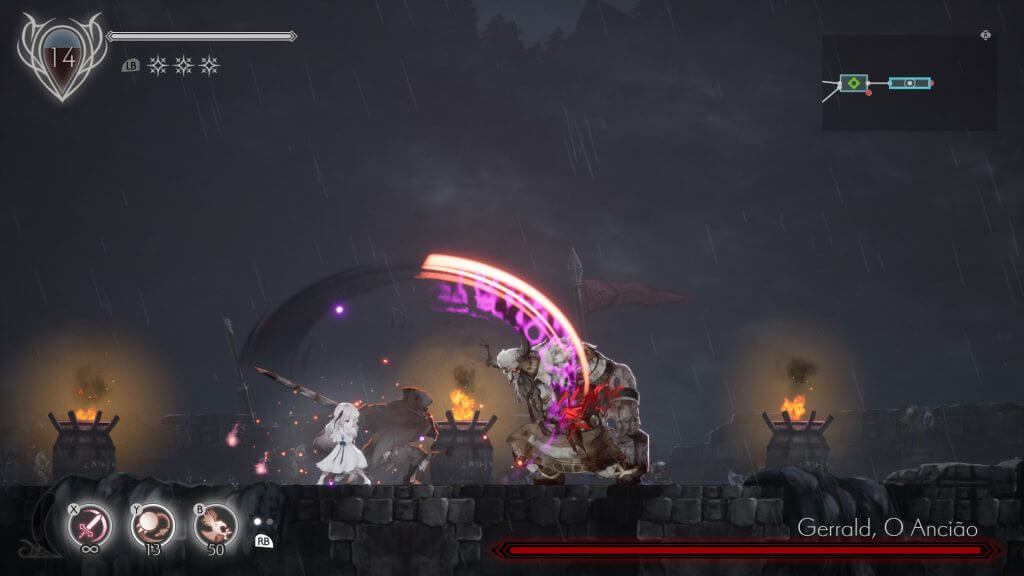Viewport: 1024px width, 576px height.
Task: Click the level 14 teardrop emblem
Action: [x=62, y=59]
